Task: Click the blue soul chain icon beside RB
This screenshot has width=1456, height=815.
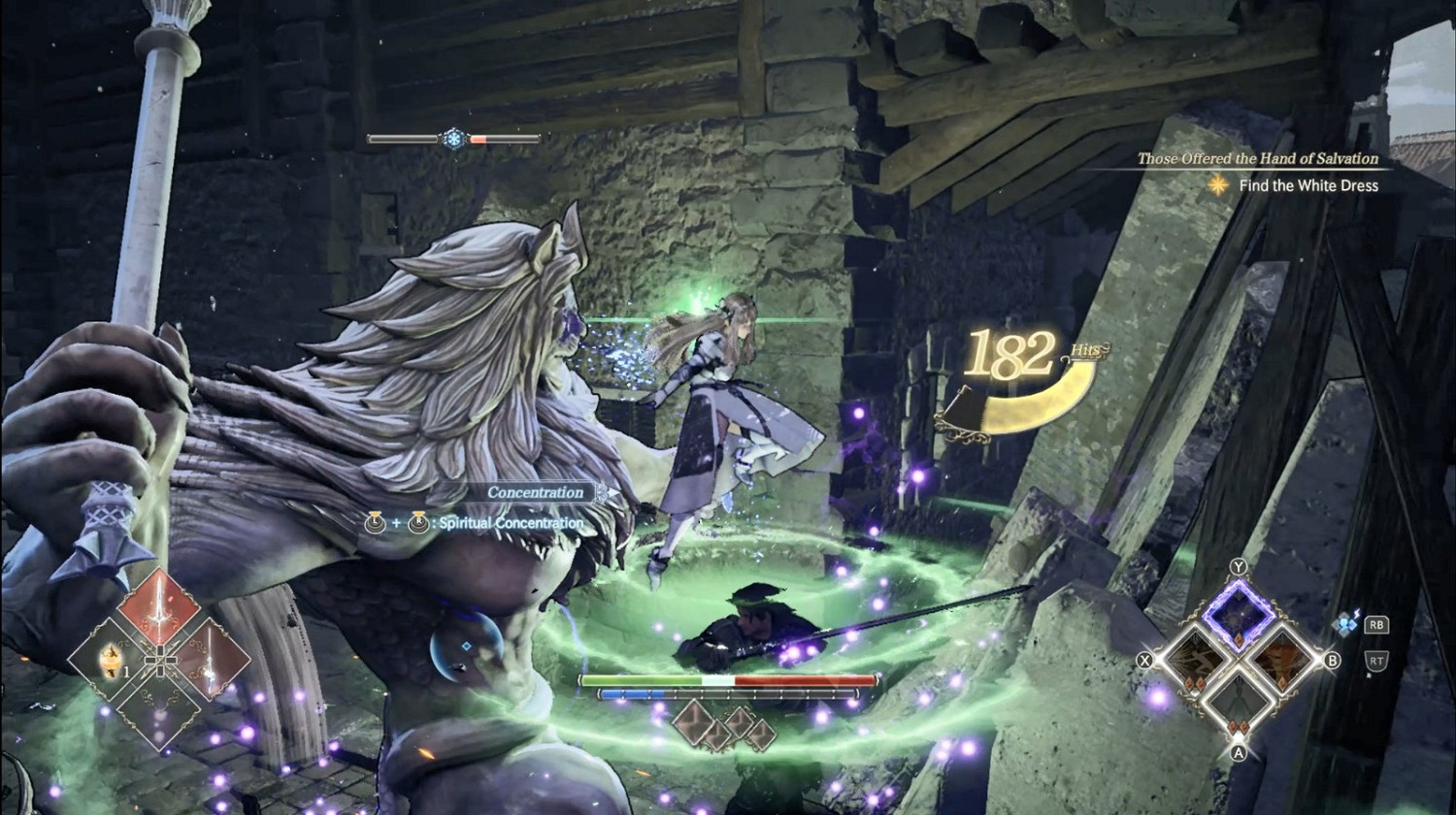Action: [1346, 622]
